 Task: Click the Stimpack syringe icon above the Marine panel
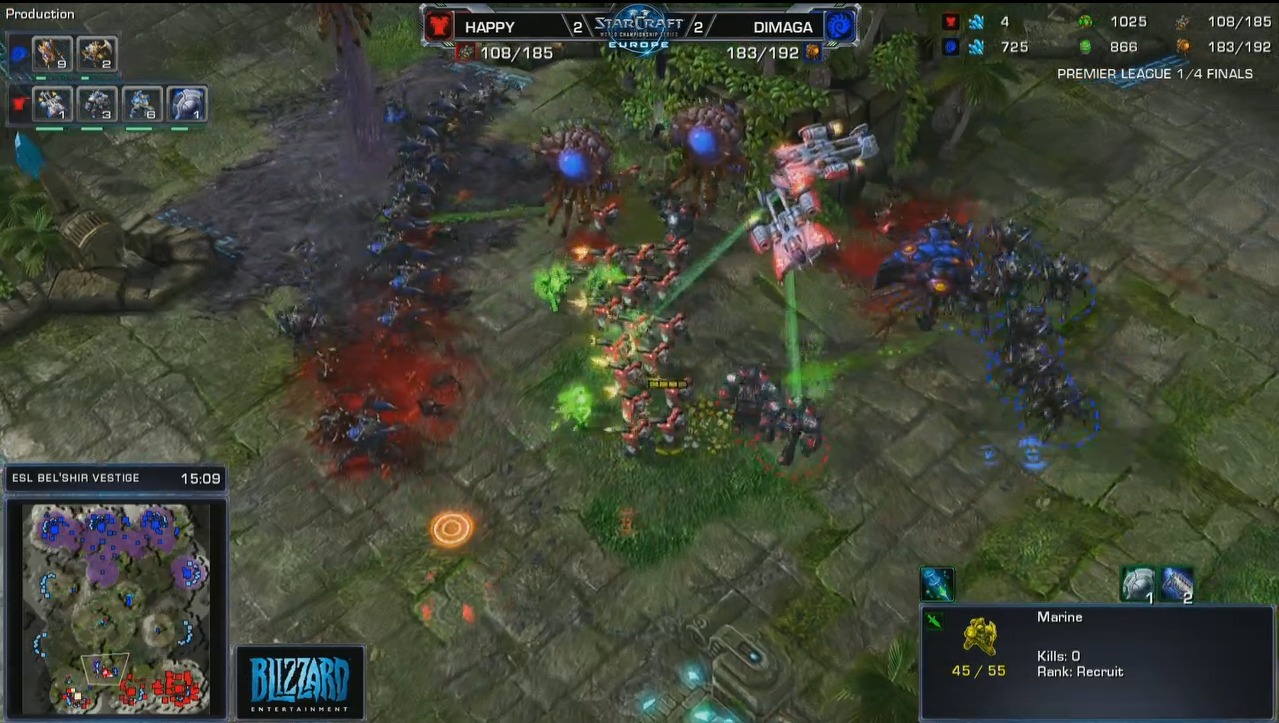(x=937, y=584)
